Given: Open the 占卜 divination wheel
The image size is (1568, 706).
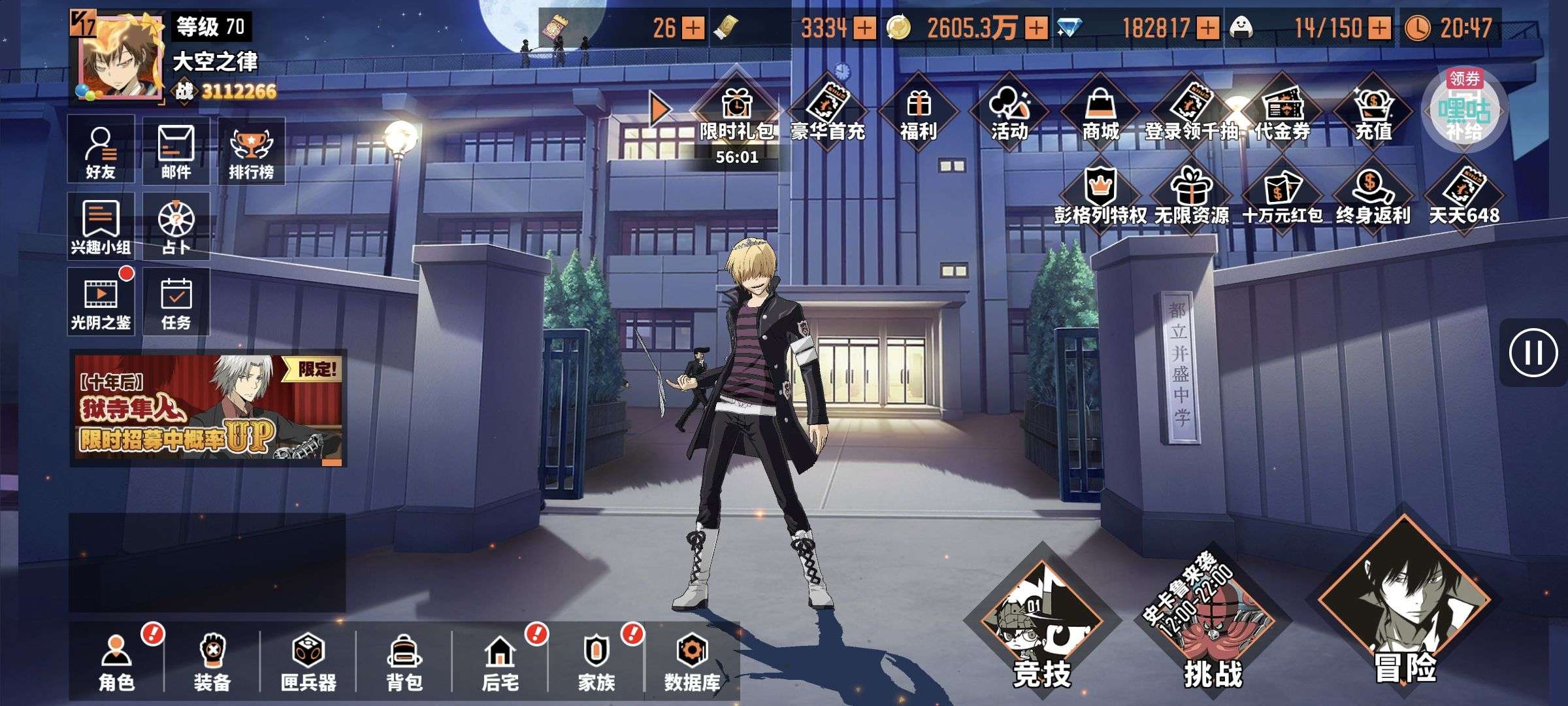Looking at the screenshot, I should tap(176, 226).
